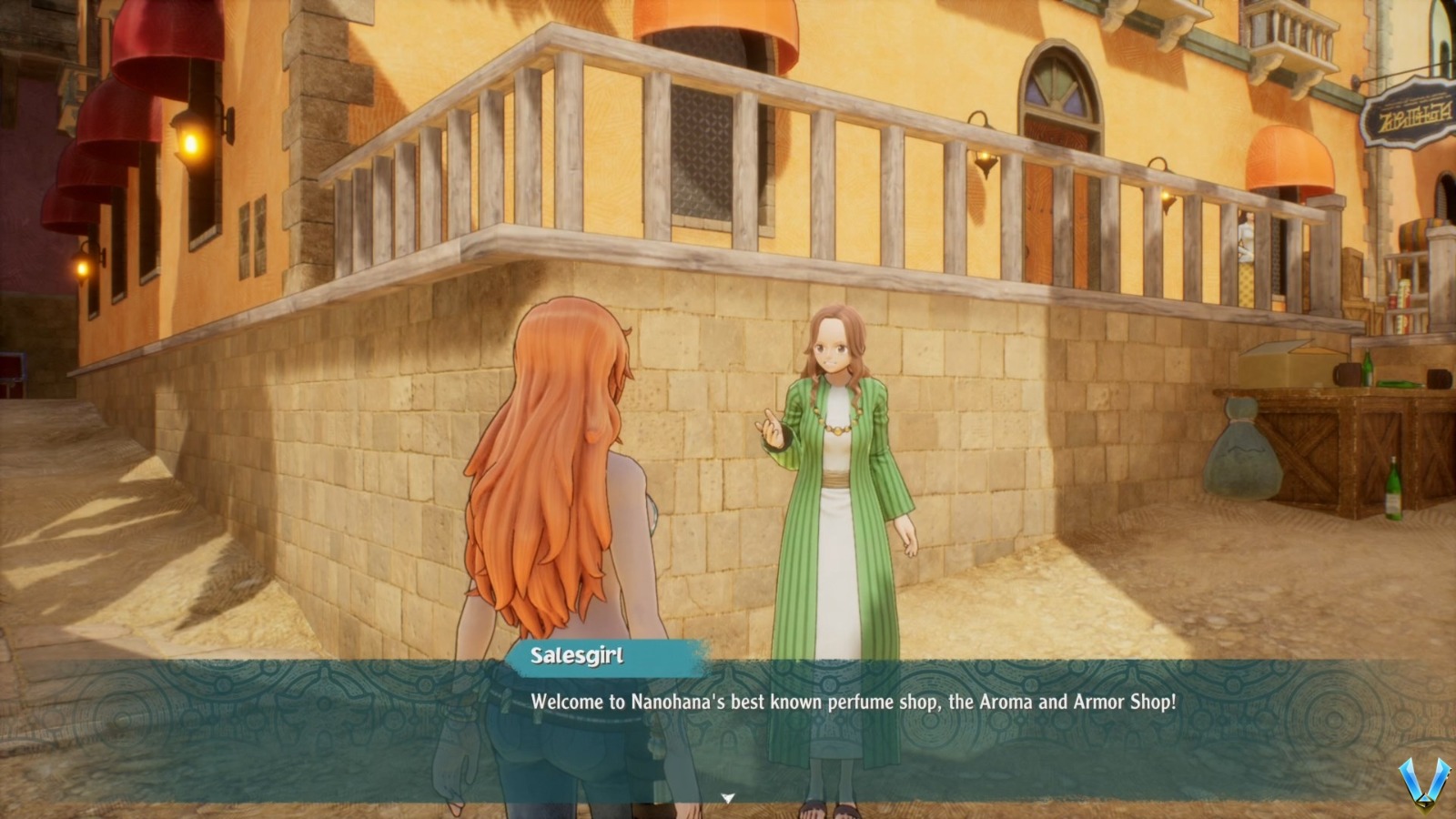This screenshot has width=1456, height=819.
Task: Click the green bottle on the table
Action: click(x=1368, y=369)
